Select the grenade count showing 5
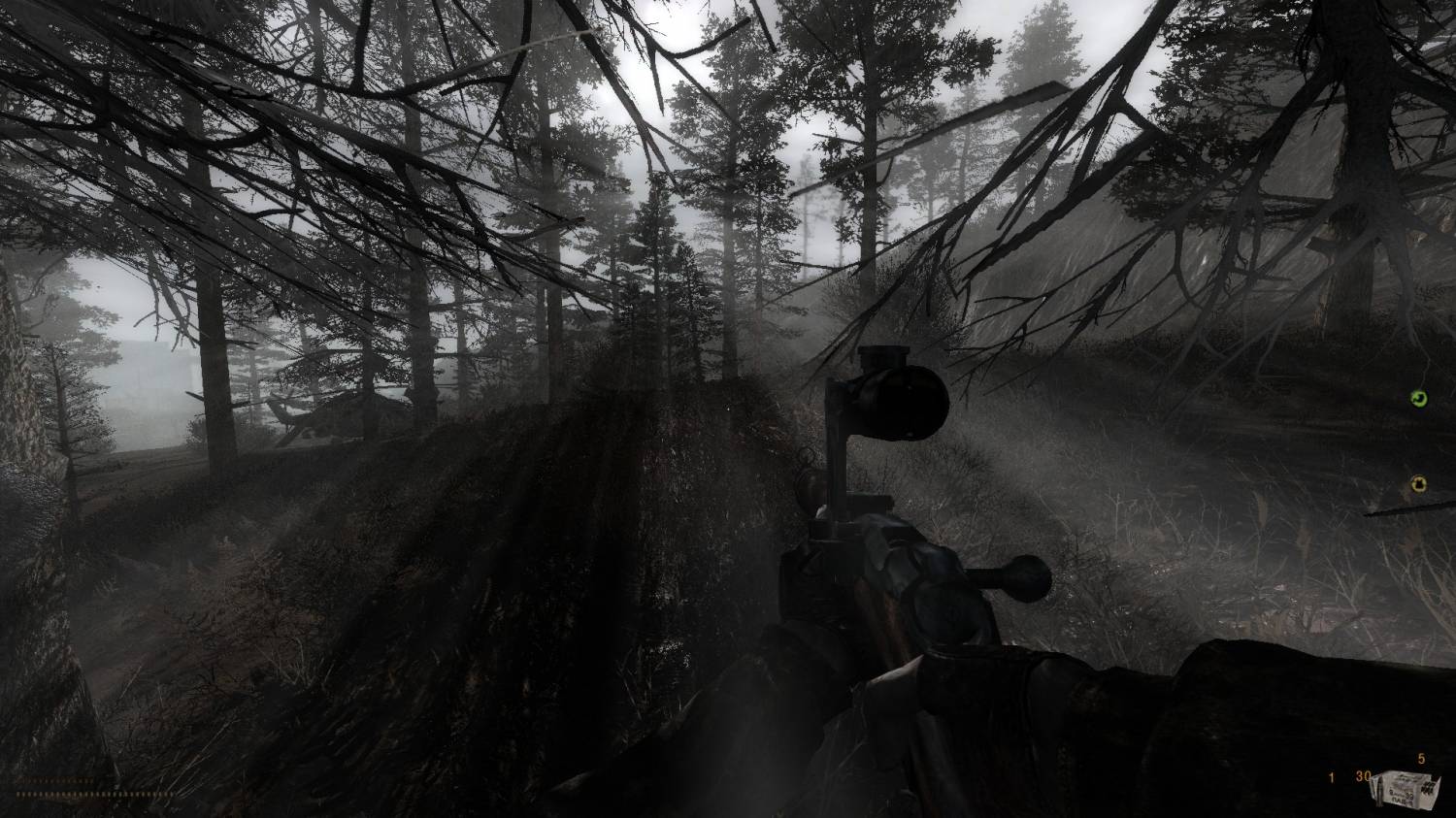Image resolution: width=1456 pixels, height=818 pixels. coord(1419,760)
